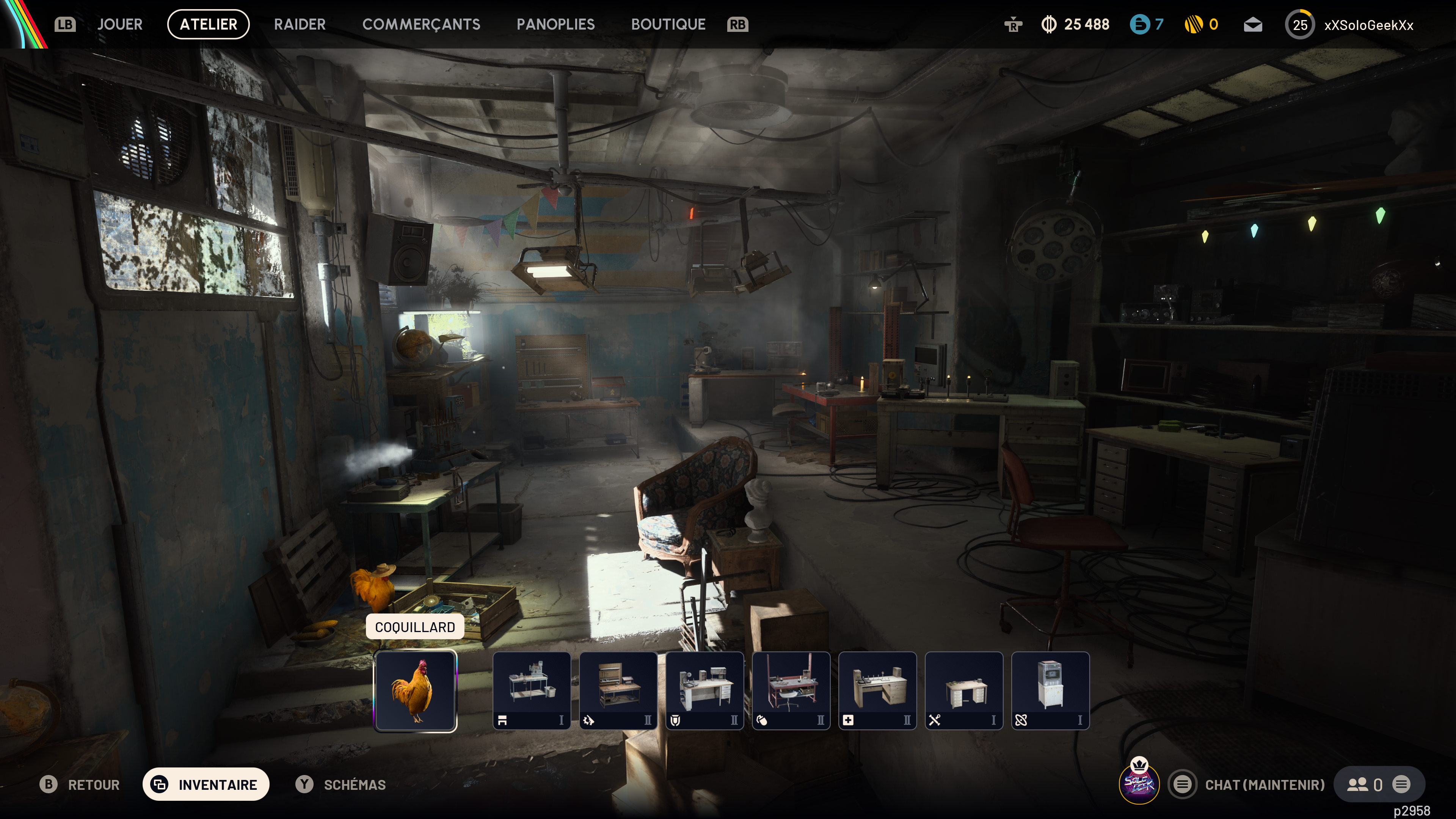Open the medical cross station tile
The image size is (1456, 819).
pos(877,691)
